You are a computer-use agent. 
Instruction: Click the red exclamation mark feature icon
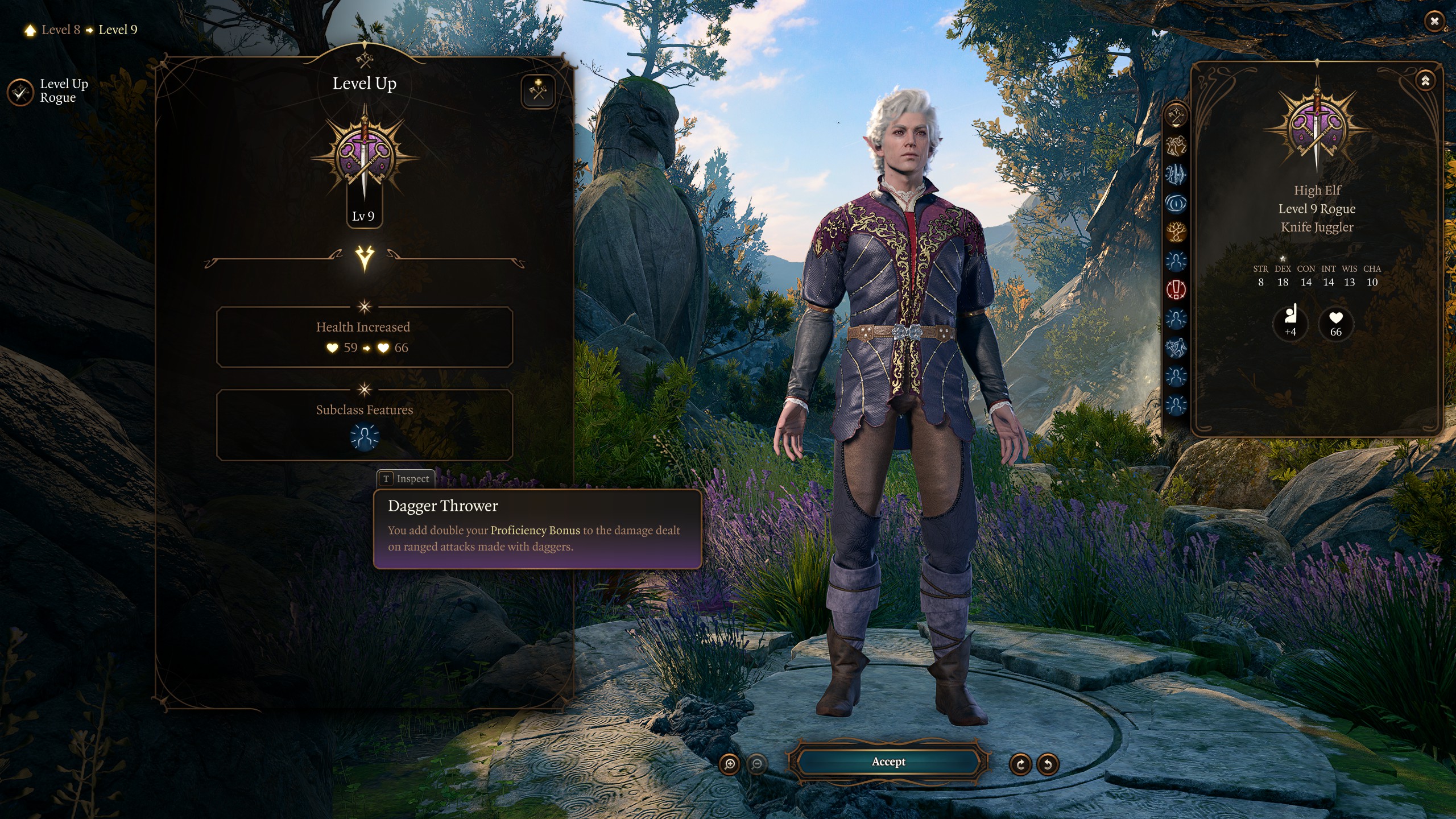(x=1176, y=289)
